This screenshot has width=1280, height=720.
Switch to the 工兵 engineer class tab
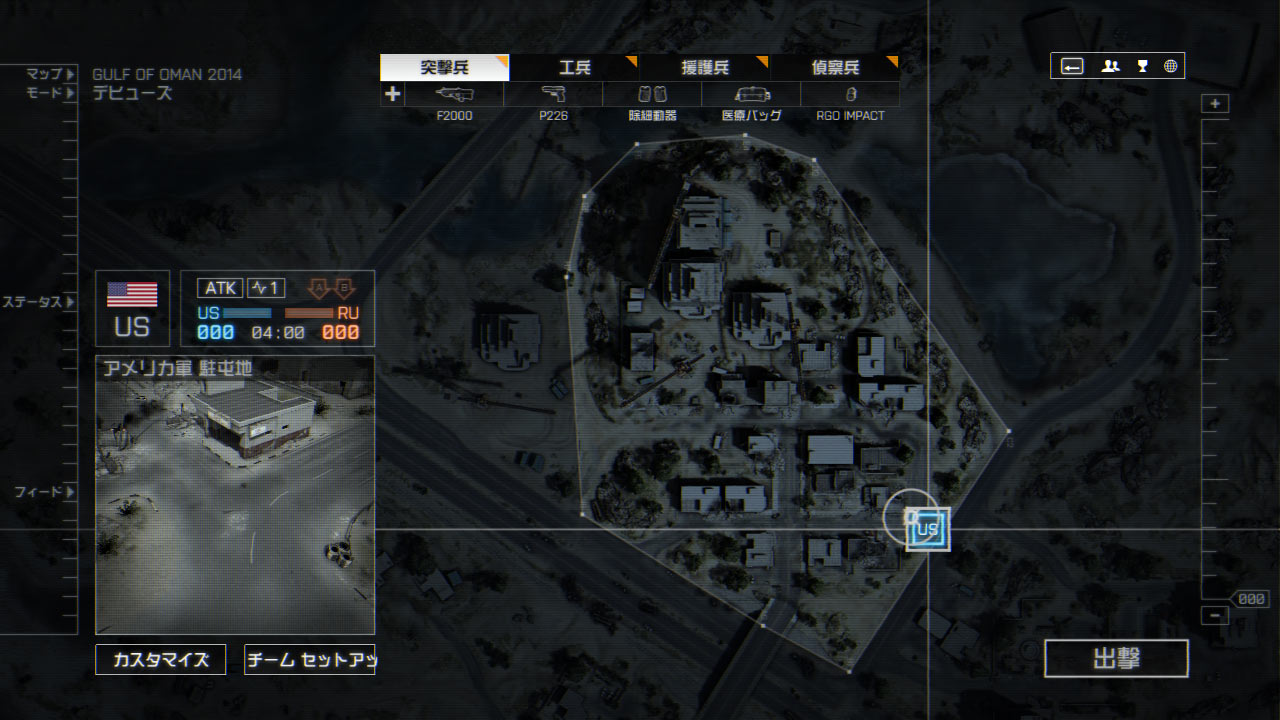(x=574, y=68)
